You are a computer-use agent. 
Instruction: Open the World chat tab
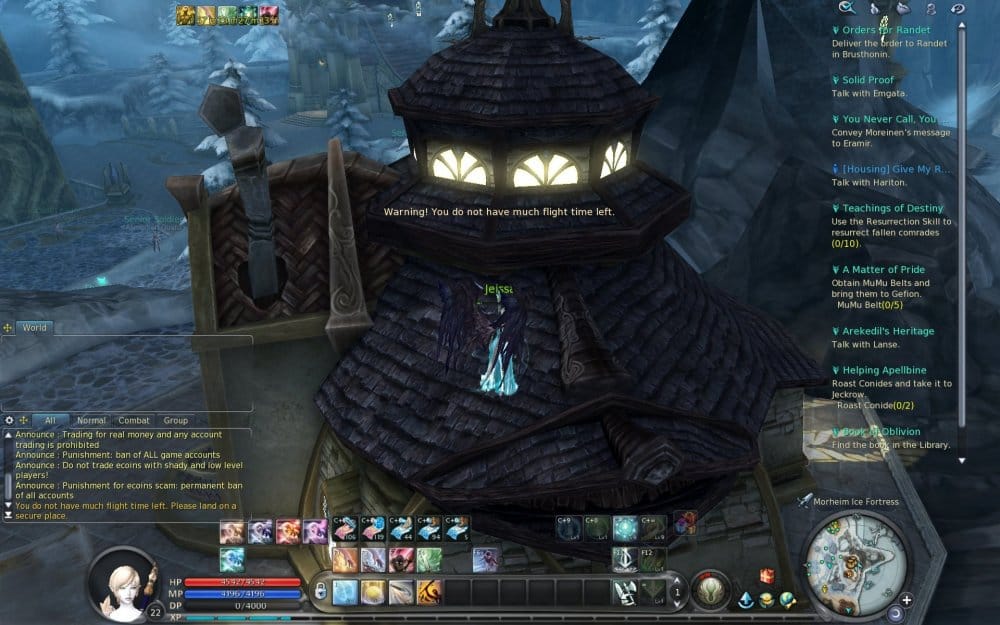pyautogui.click(x=34, y=327)
